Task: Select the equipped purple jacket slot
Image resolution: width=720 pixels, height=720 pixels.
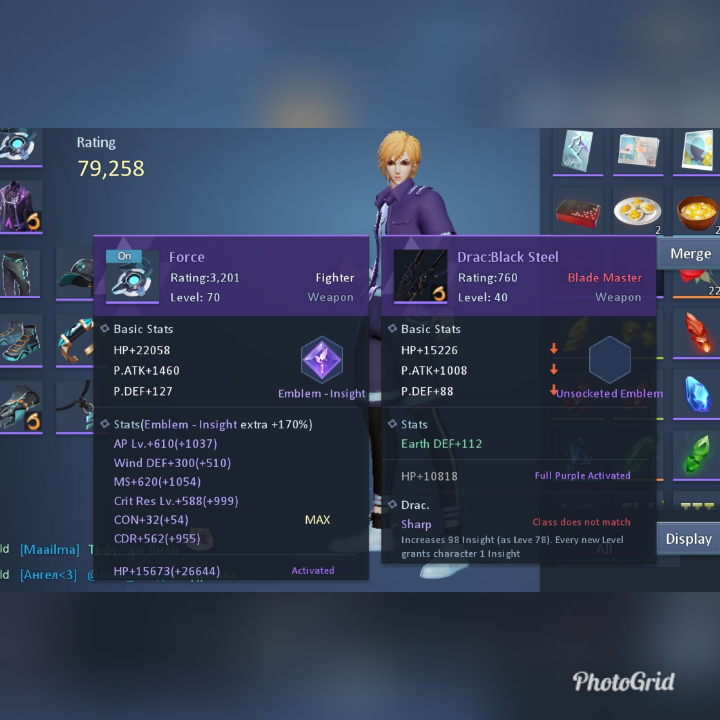Action: [20, 207]
